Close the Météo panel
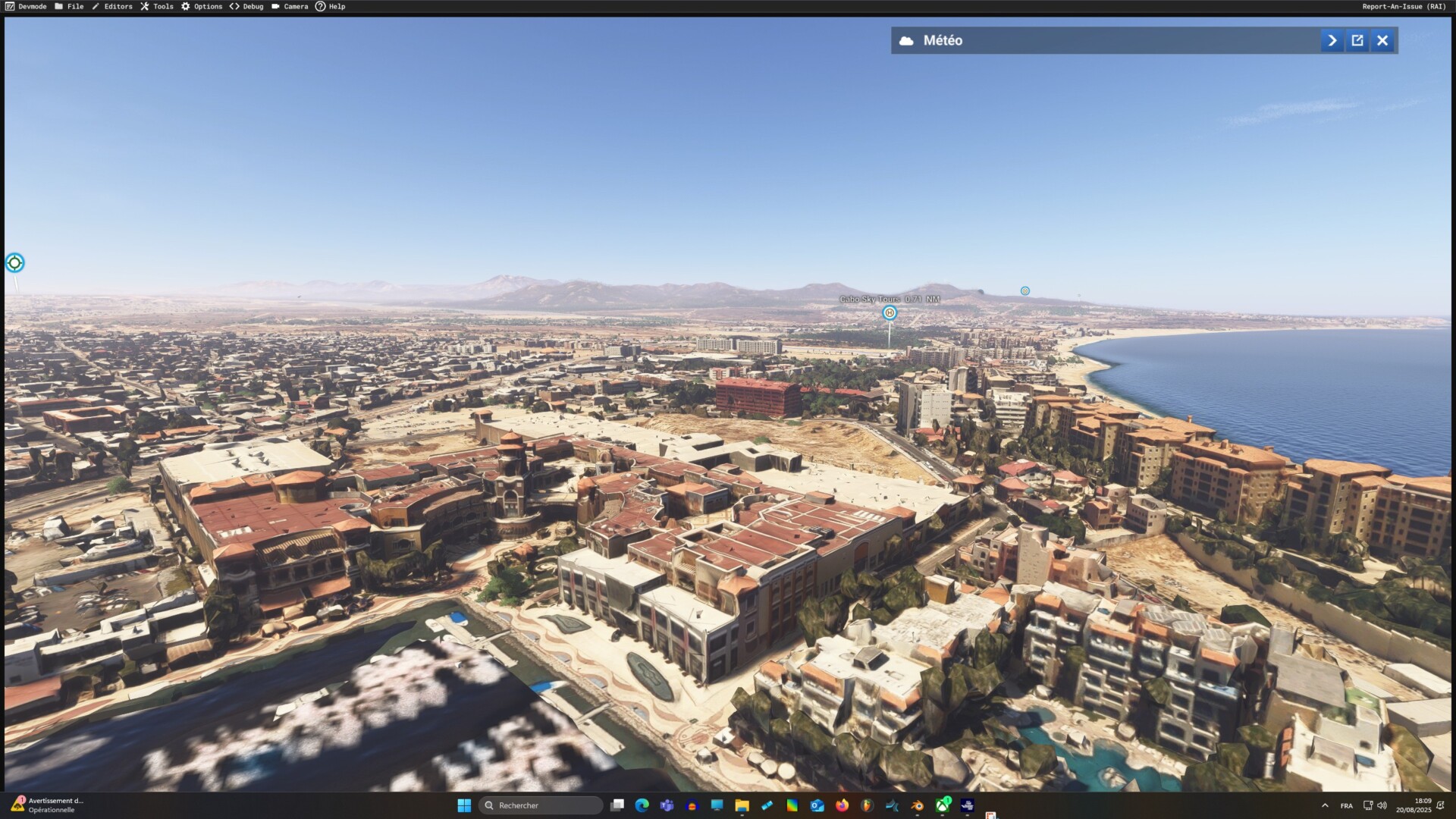Viewport: 1456px width, 819px height. [x=1382, y=41]
